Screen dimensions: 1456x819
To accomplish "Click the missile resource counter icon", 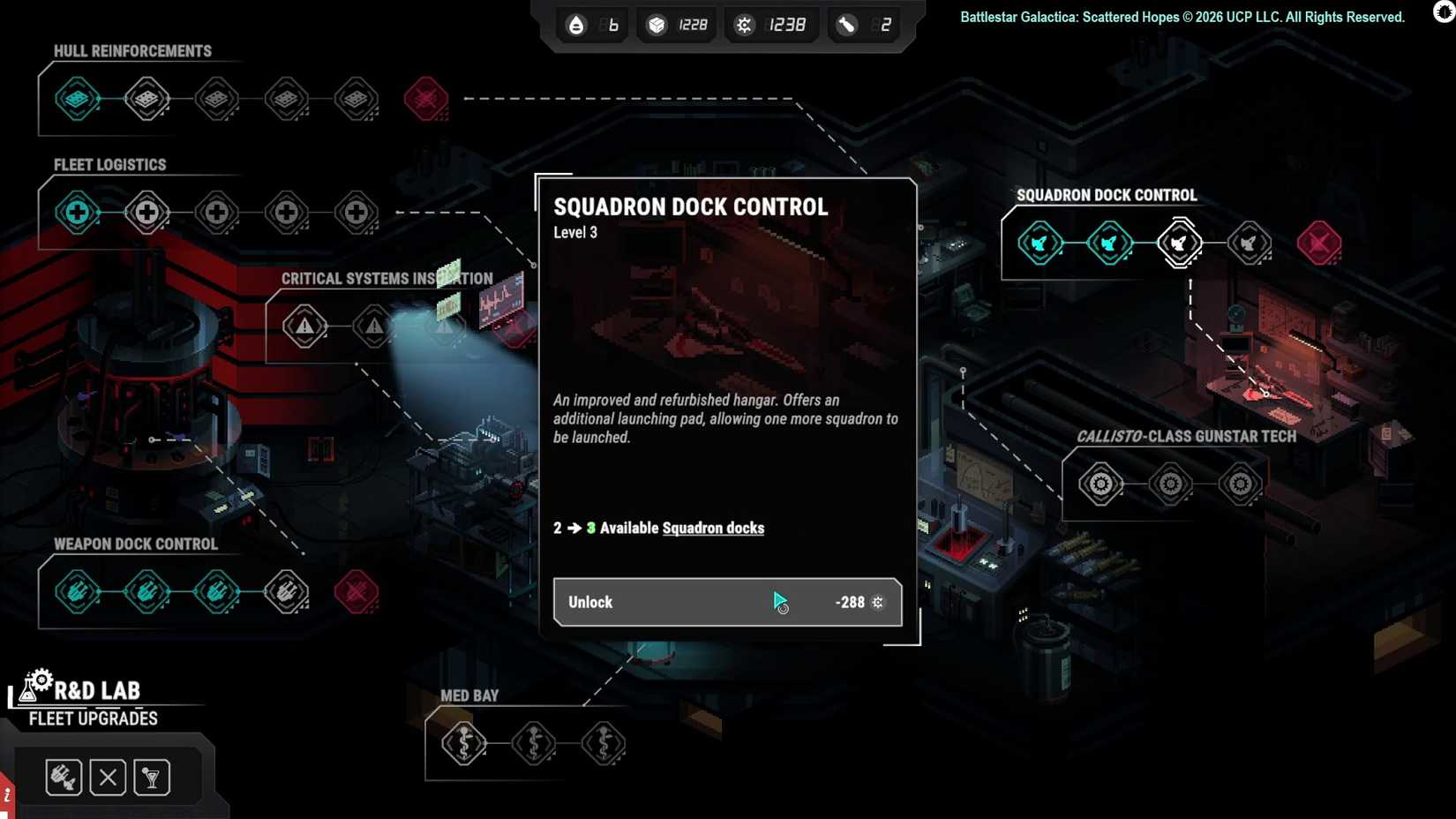I will point(844,25).
